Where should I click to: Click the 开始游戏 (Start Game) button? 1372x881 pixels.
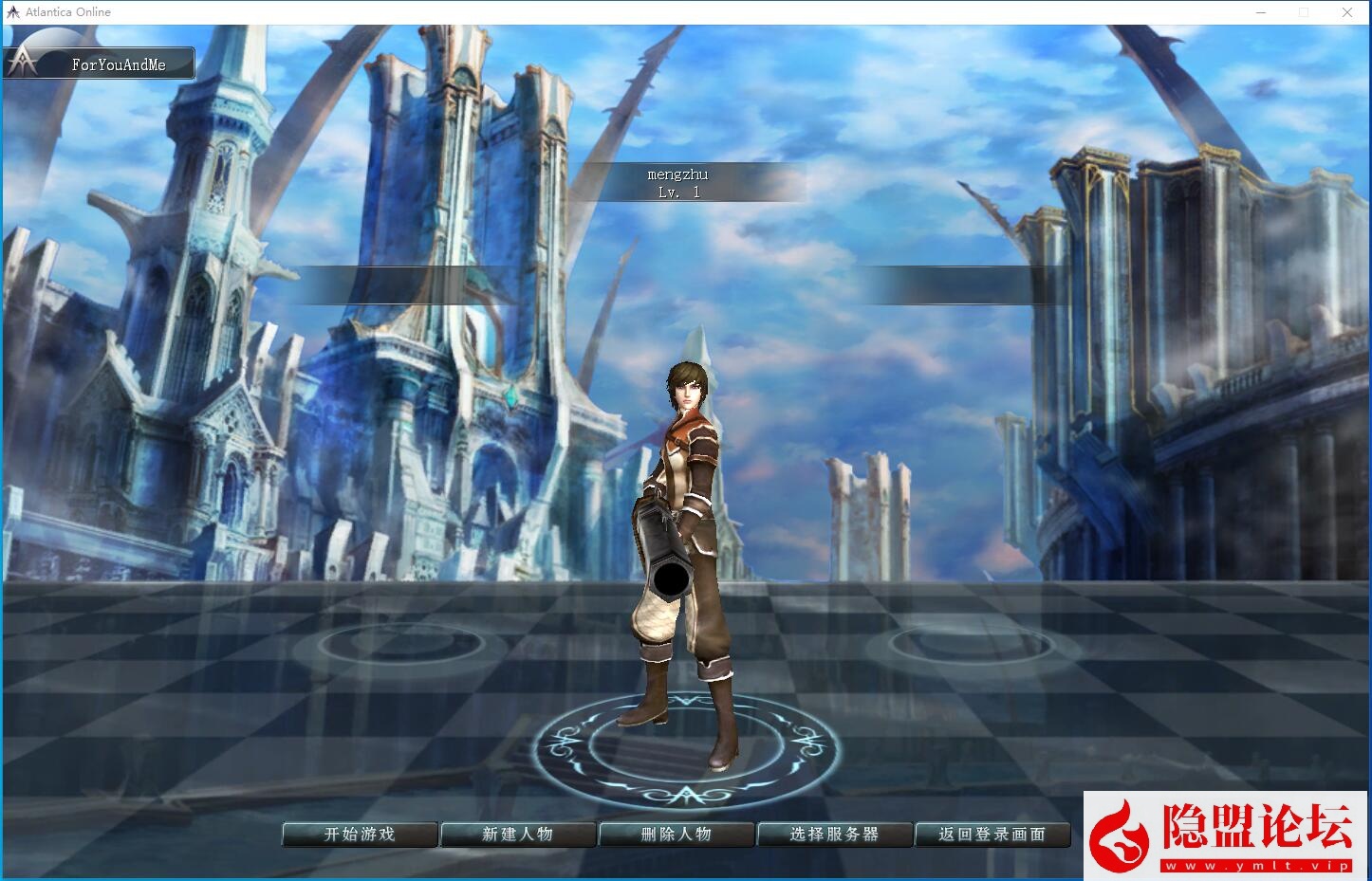[x=360, y=835]
